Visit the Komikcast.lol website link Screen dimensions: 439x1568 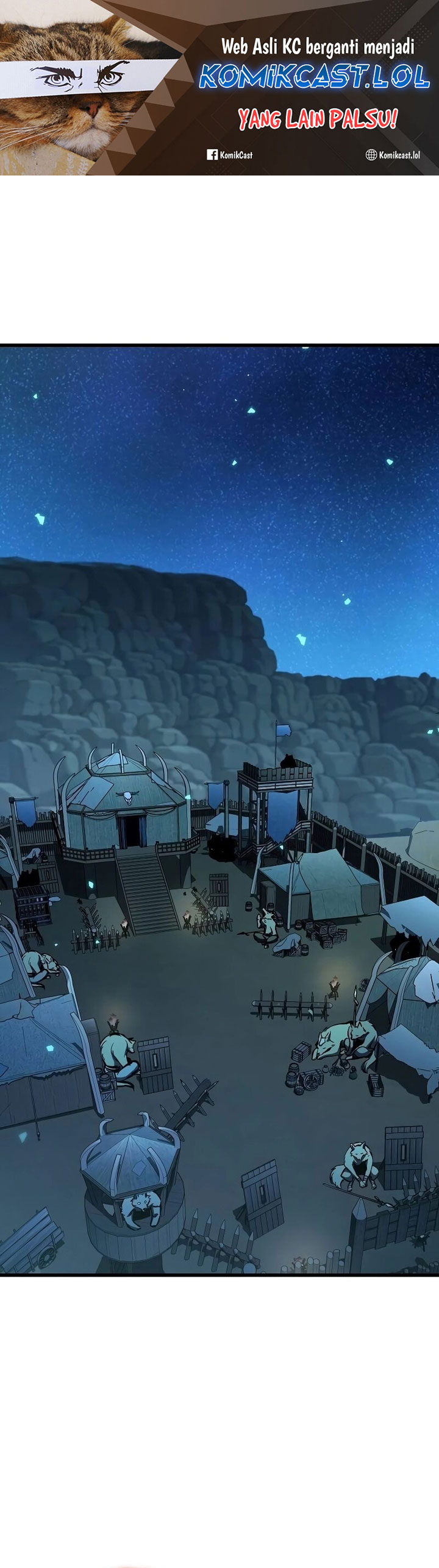(393, 155)
